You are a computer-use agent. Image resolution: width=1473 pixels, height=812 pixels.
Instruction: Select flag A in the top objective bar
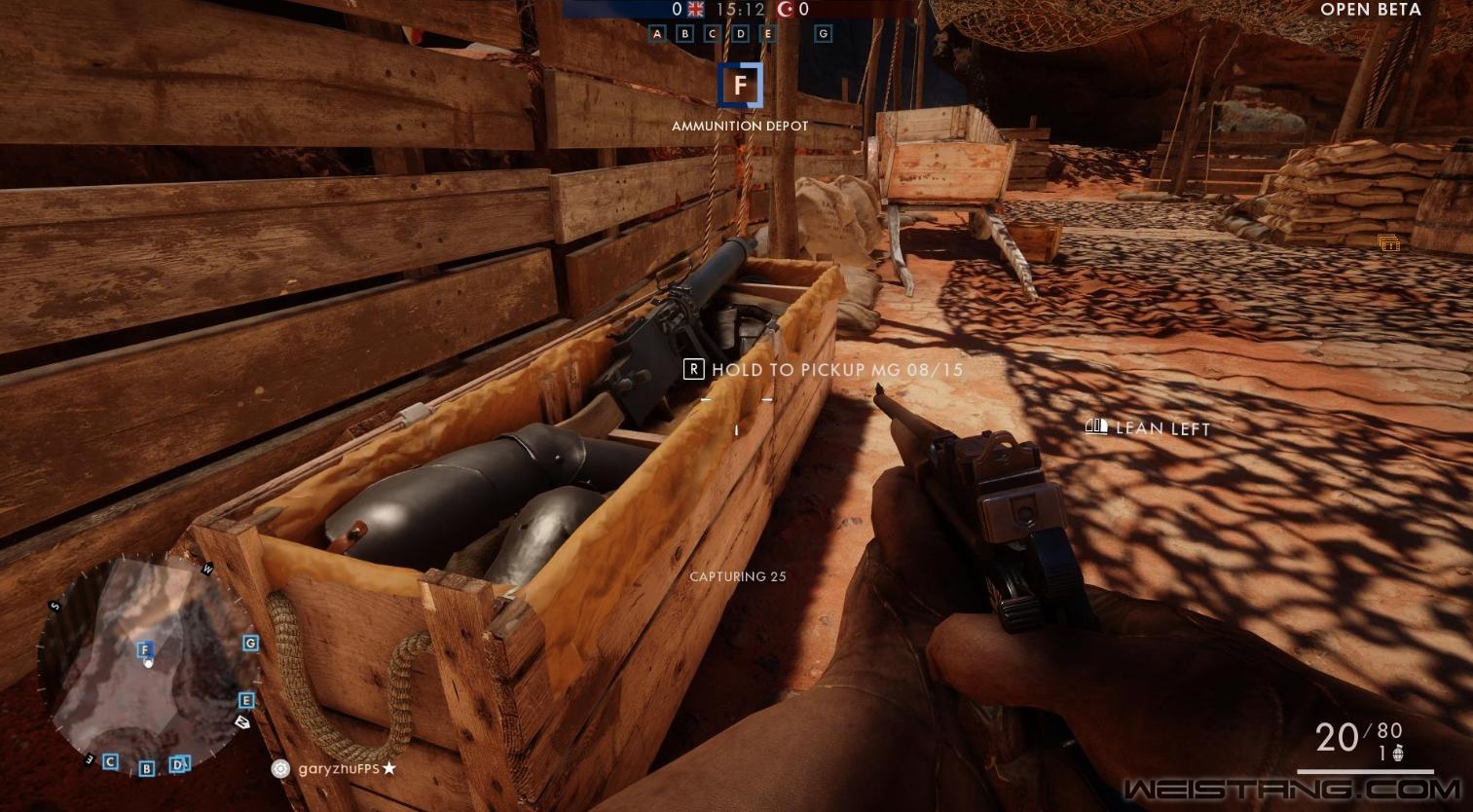[657, 34]
